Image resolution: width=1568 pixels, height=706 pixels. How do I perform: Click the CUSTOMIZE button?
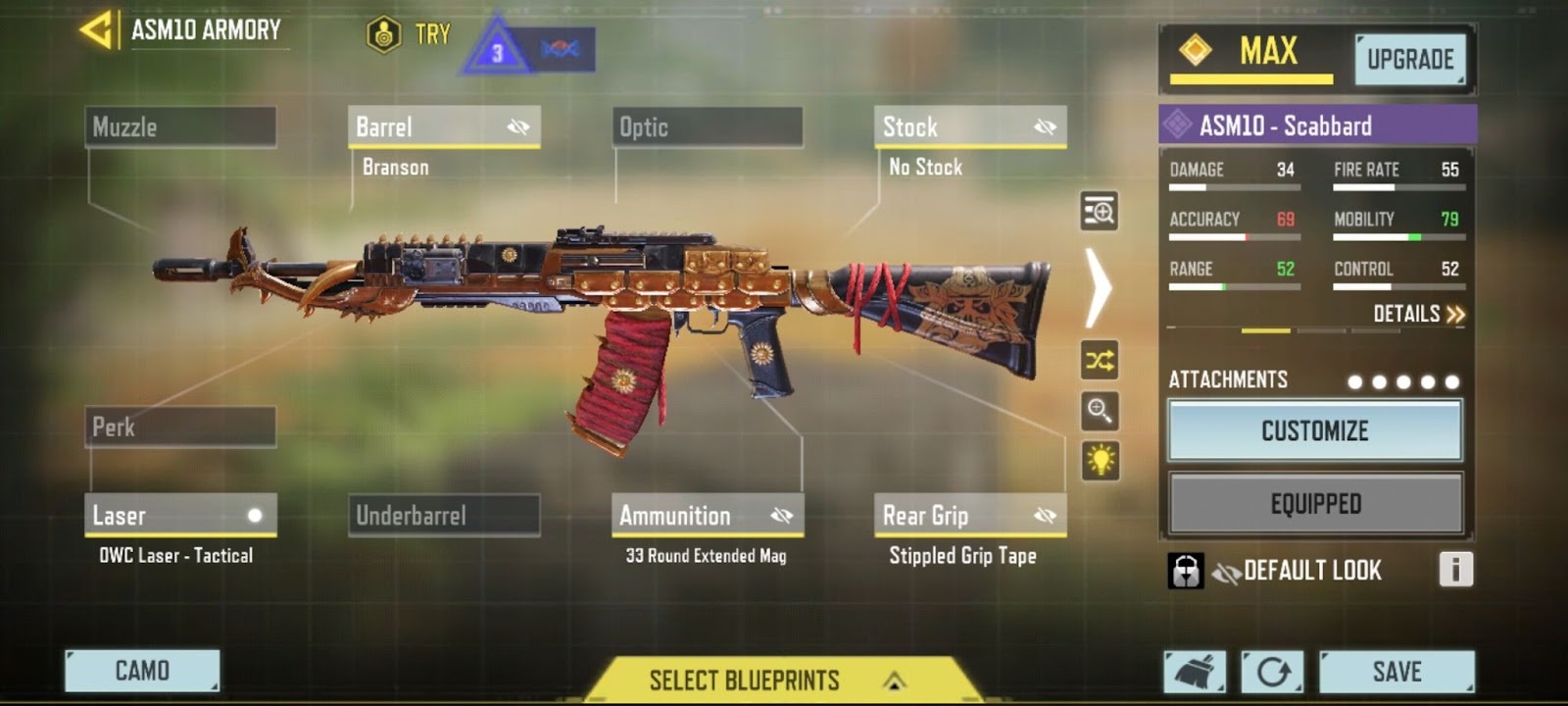tap(1314, 430)
